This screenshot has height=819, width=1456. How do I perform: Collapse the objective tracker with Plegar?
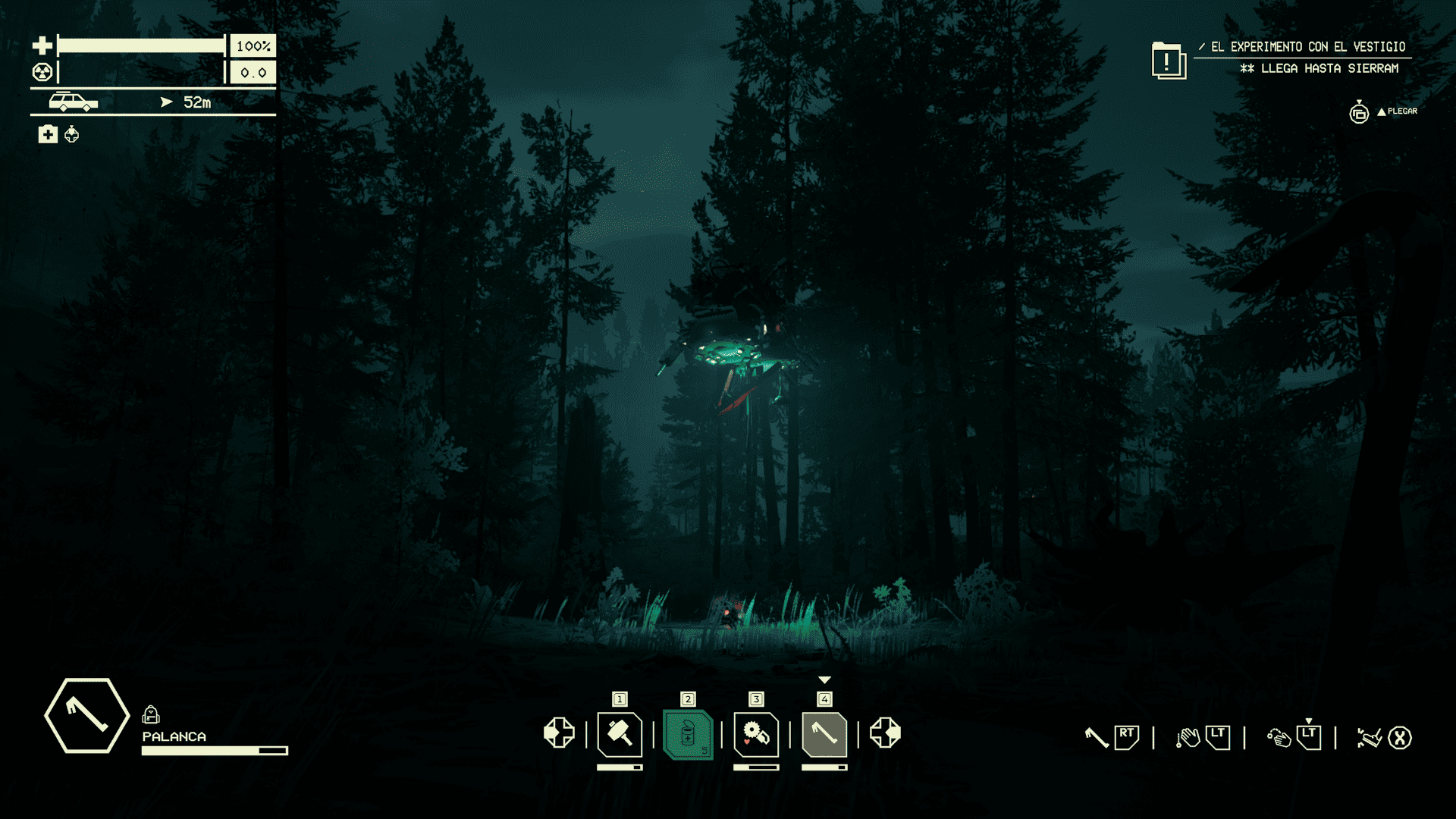point(1397,111)
